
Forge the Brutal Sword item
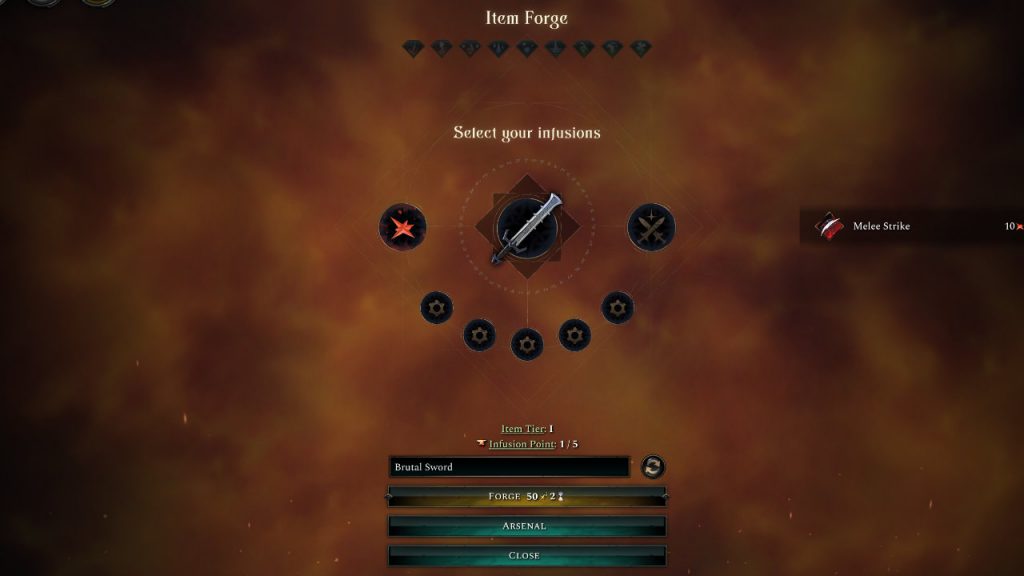tap(526, 496)
